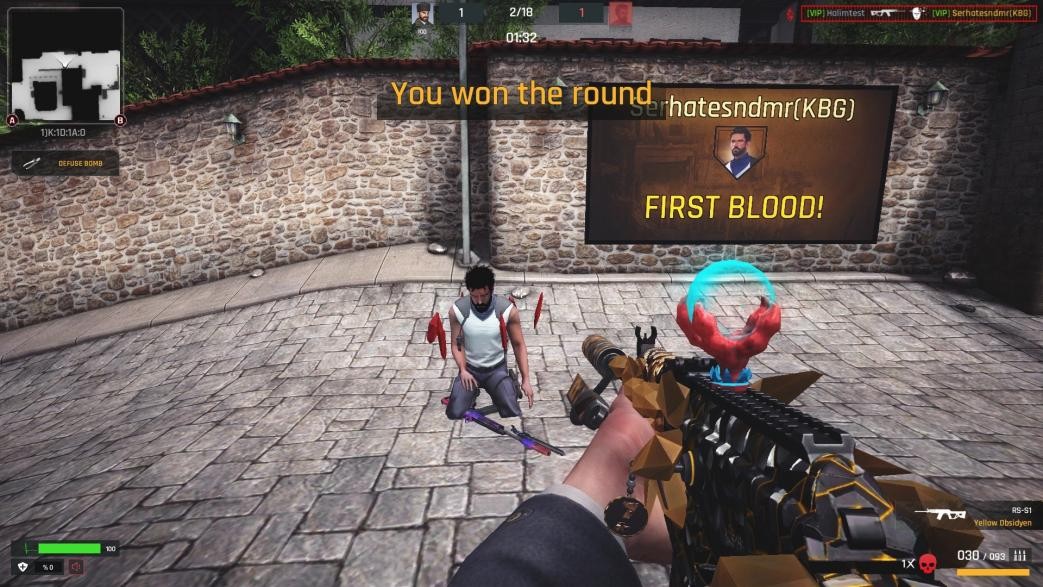Click the RS-S1 rifle weapon icon
Screen dimensions: 1043x587
coord(939,514)
